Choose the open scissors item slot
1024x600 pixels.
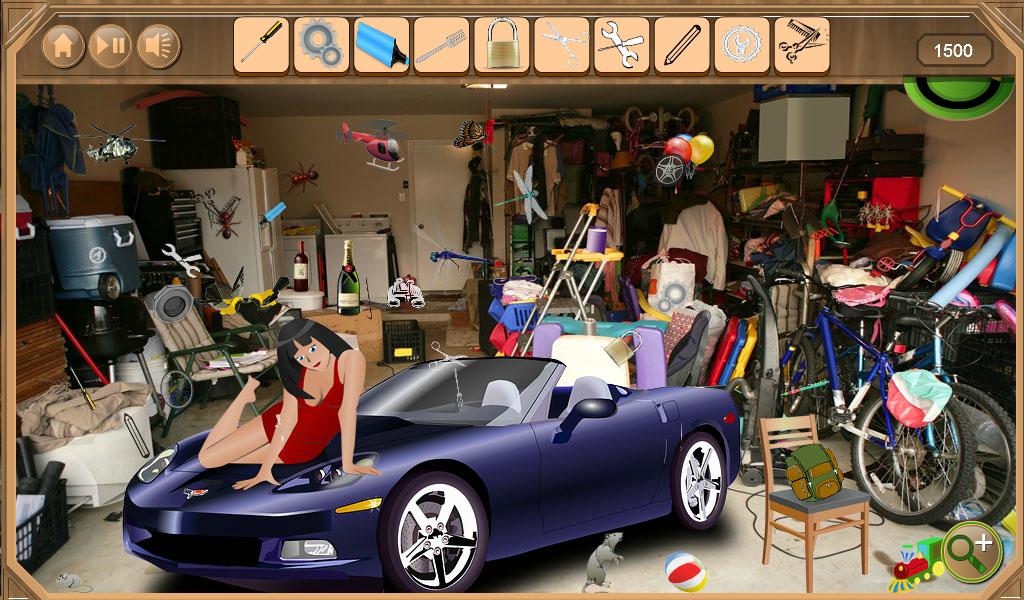coord(561,46)
